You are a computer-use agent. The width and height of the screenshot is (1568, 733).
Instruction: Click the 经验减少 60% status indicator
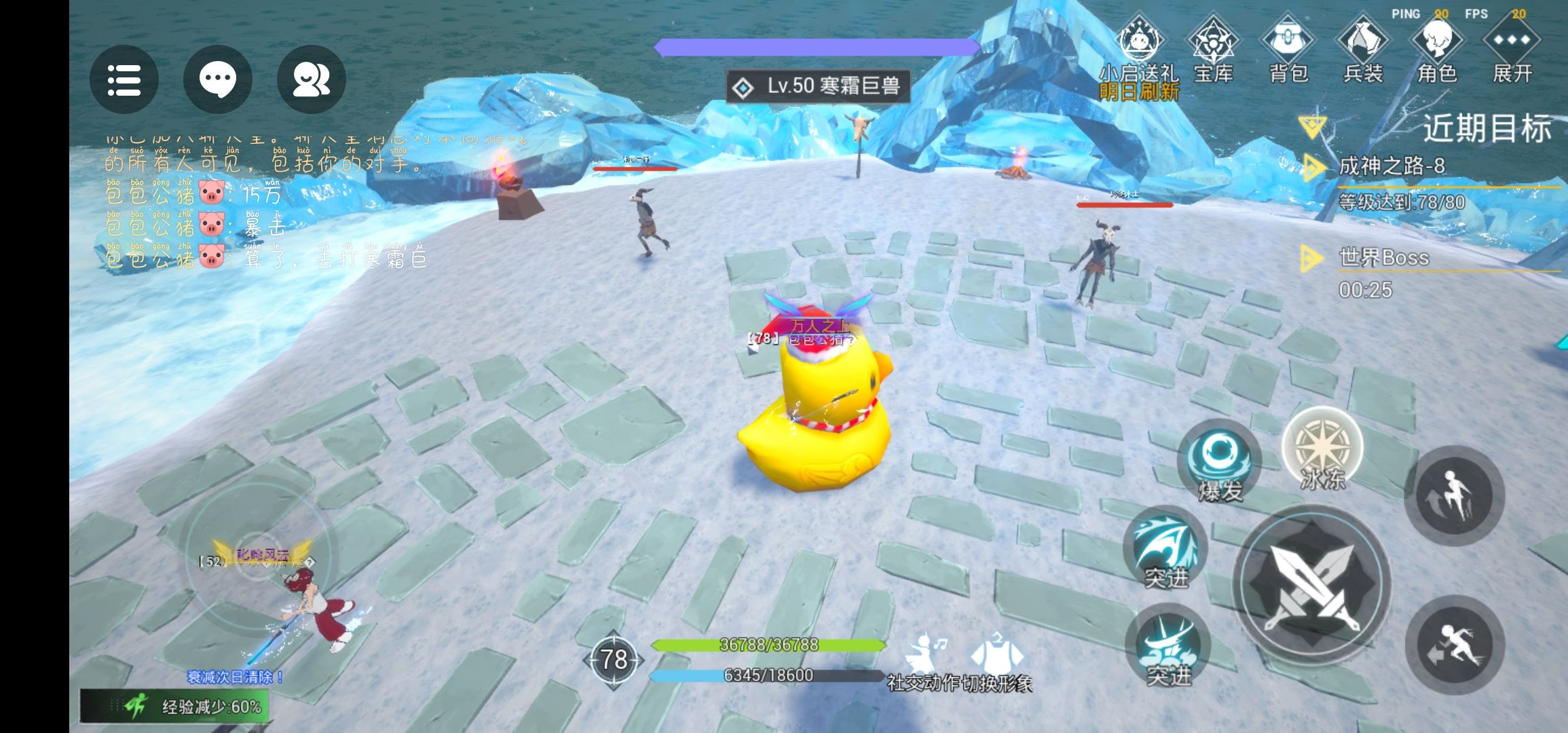[x=175, y=707]
